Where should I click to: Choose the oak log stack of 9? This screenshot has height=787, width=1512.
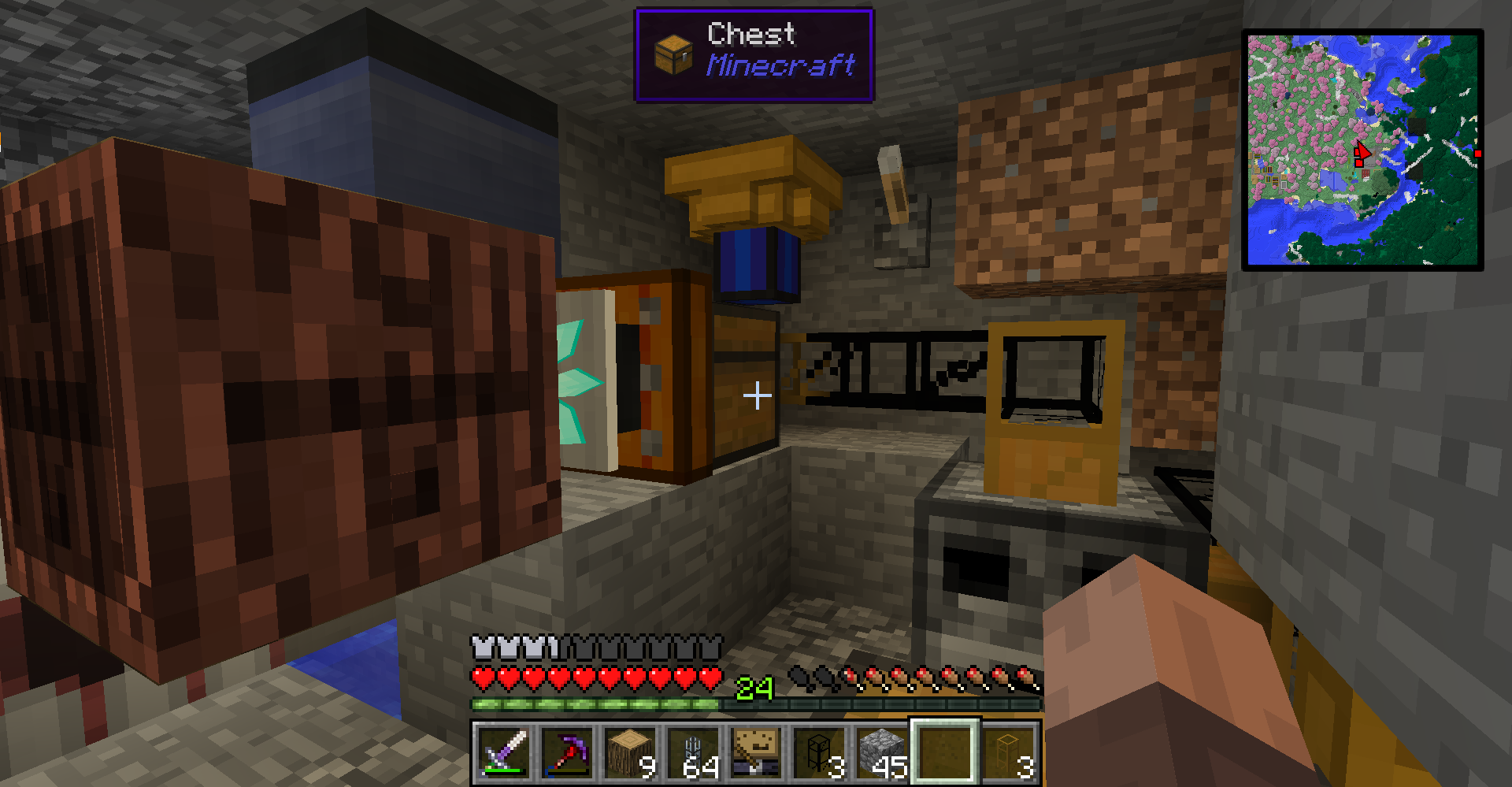[630, 752]
